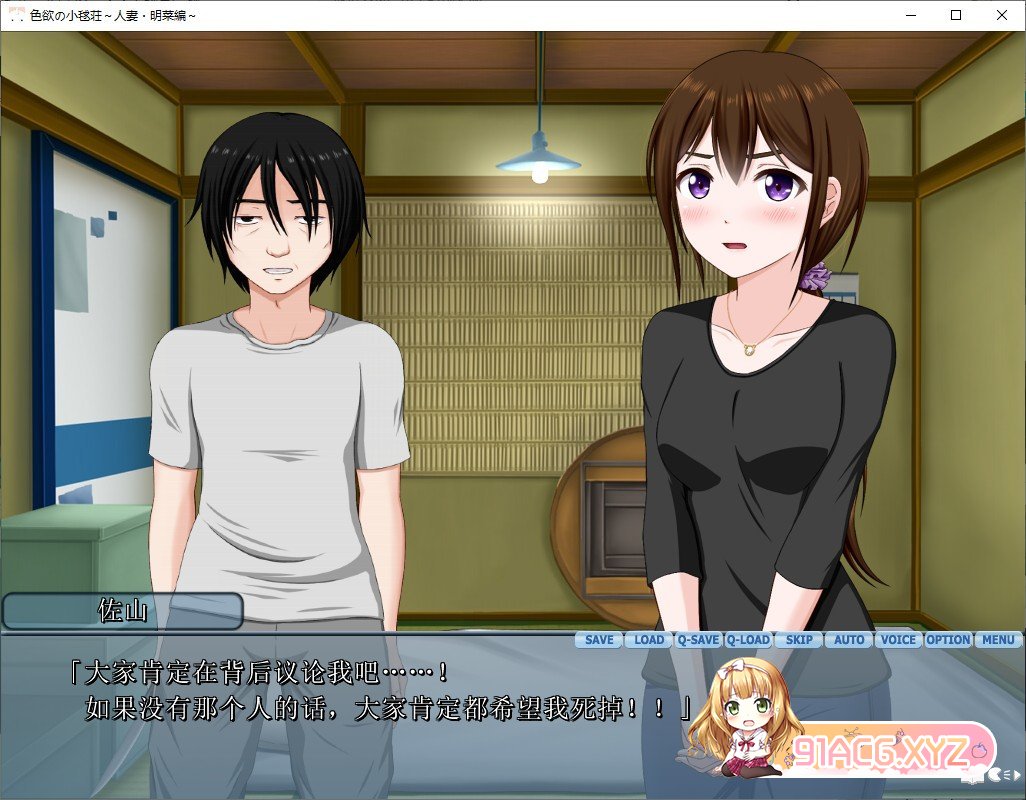Close the game window
This screenshot has width=1026, height=800.
[1002, 15]
